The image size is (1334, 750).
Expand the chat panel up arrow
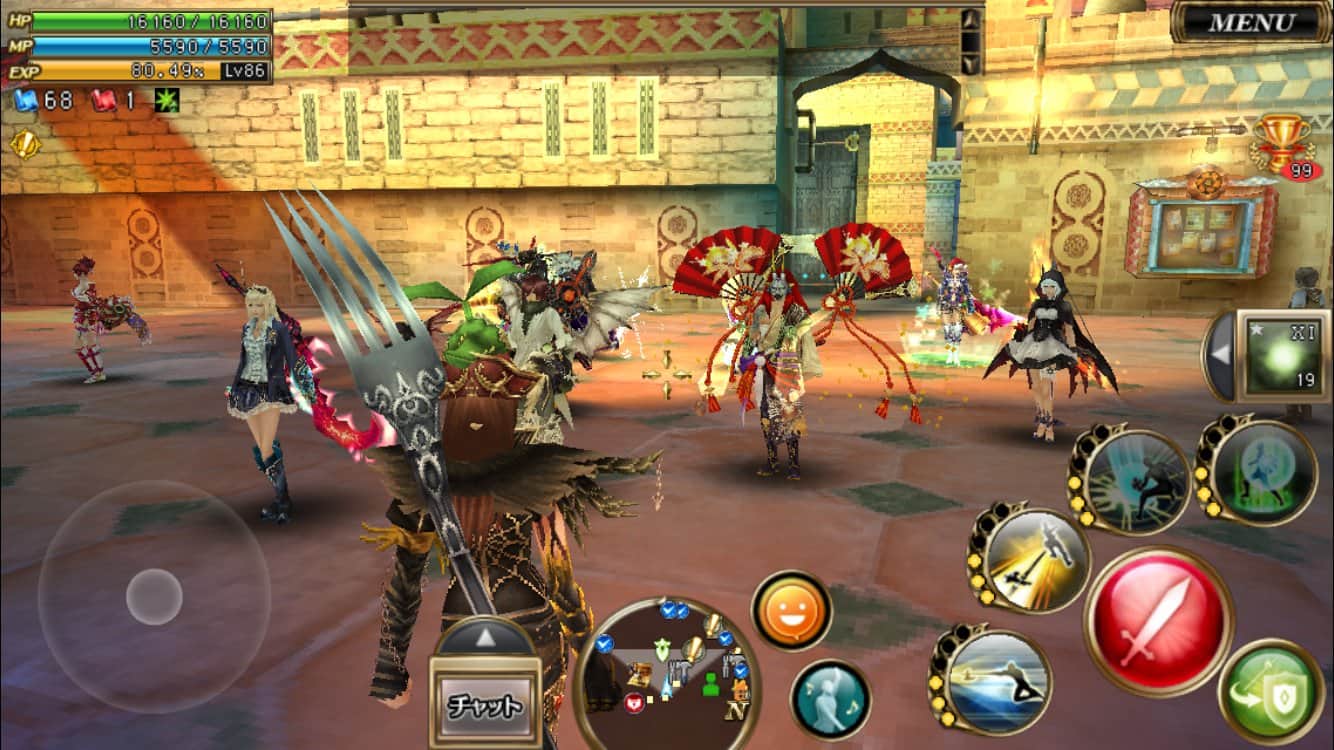point(487,636)
